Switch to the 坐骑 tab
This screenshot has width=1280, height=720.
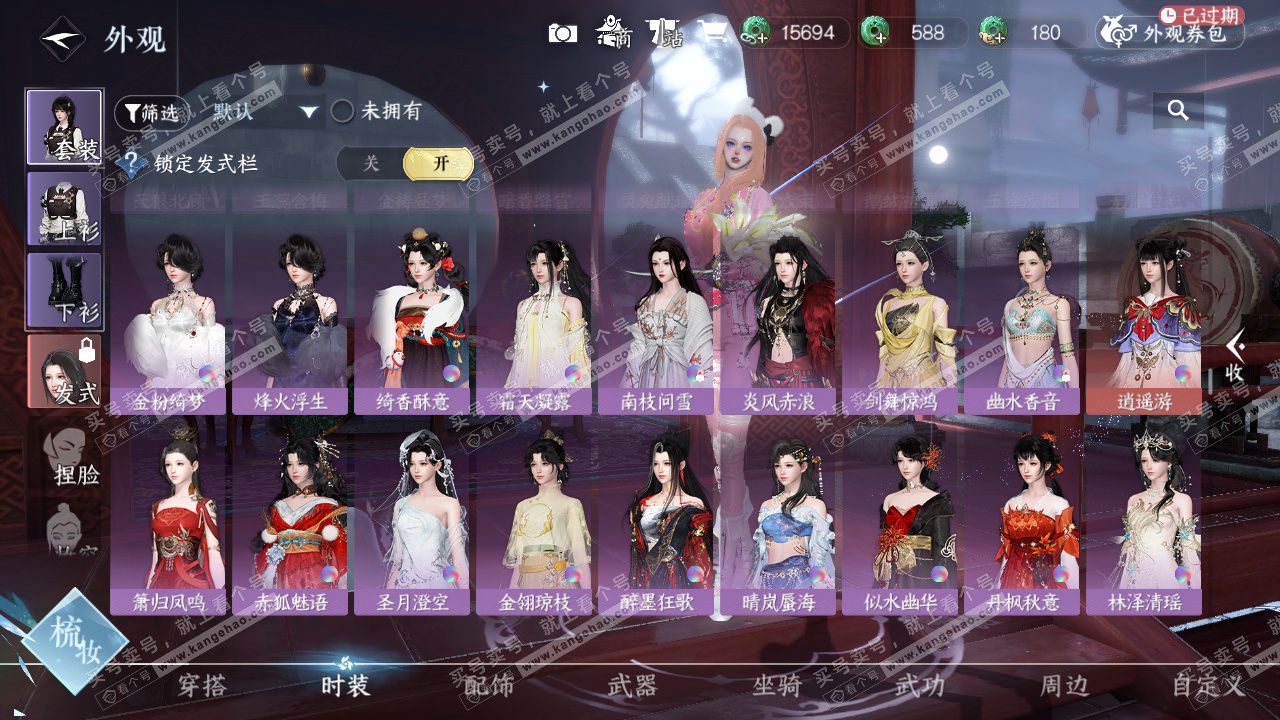point(777,685)
